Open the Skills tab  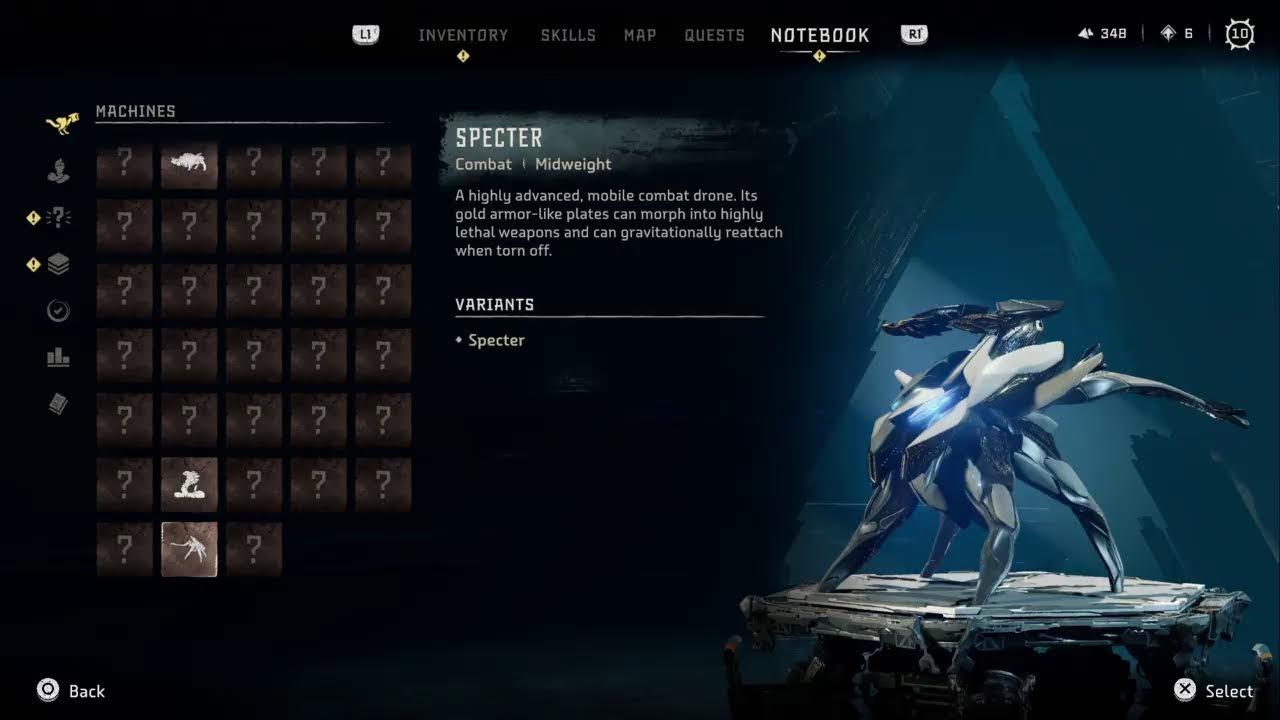coord(568,35)
